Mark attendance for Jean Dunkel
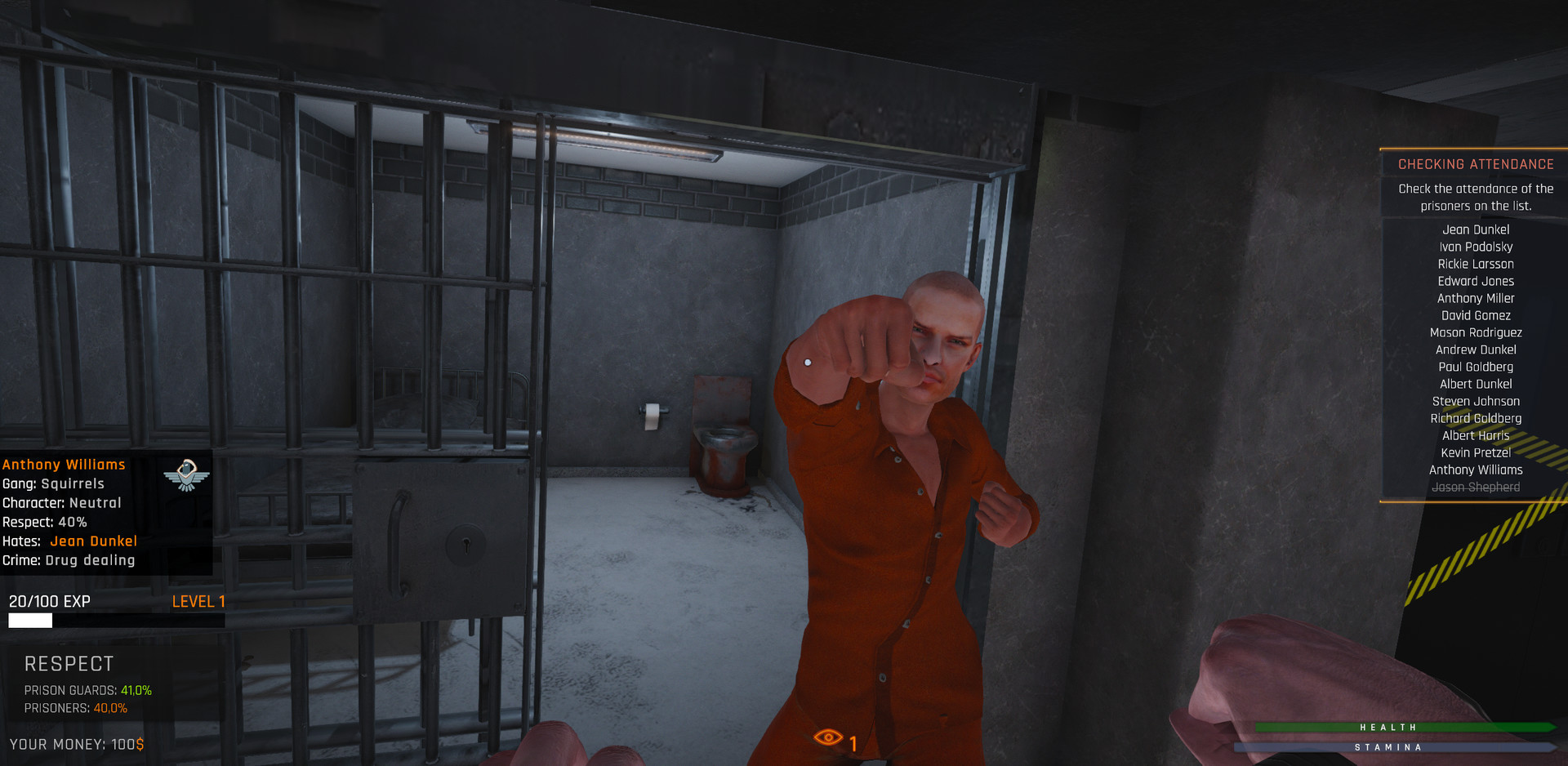Image resolution: width=1568 pixels, height=766 pixels. click(x=1475, y=229)
